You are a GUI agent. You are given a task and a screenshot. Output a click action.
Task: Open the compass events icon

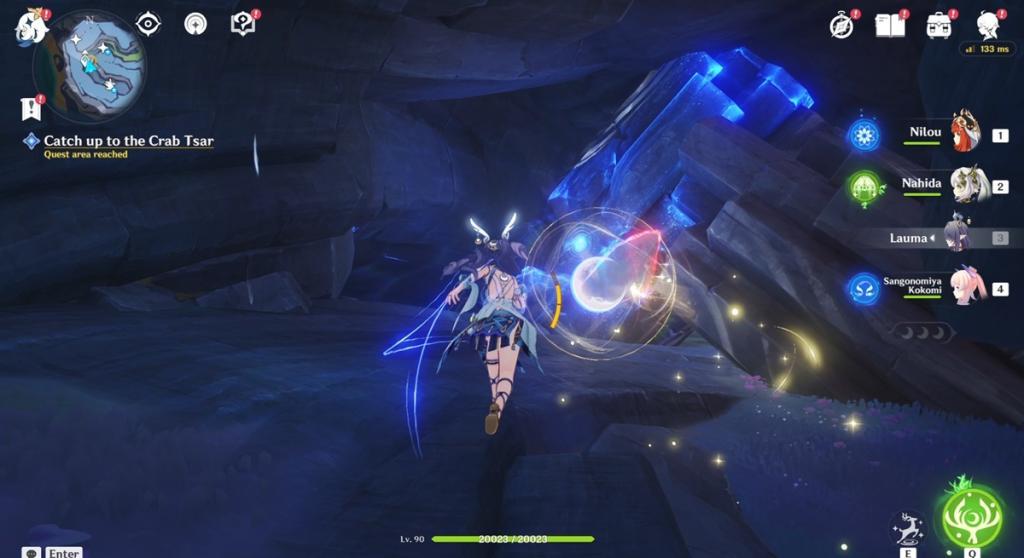[842, 26]
